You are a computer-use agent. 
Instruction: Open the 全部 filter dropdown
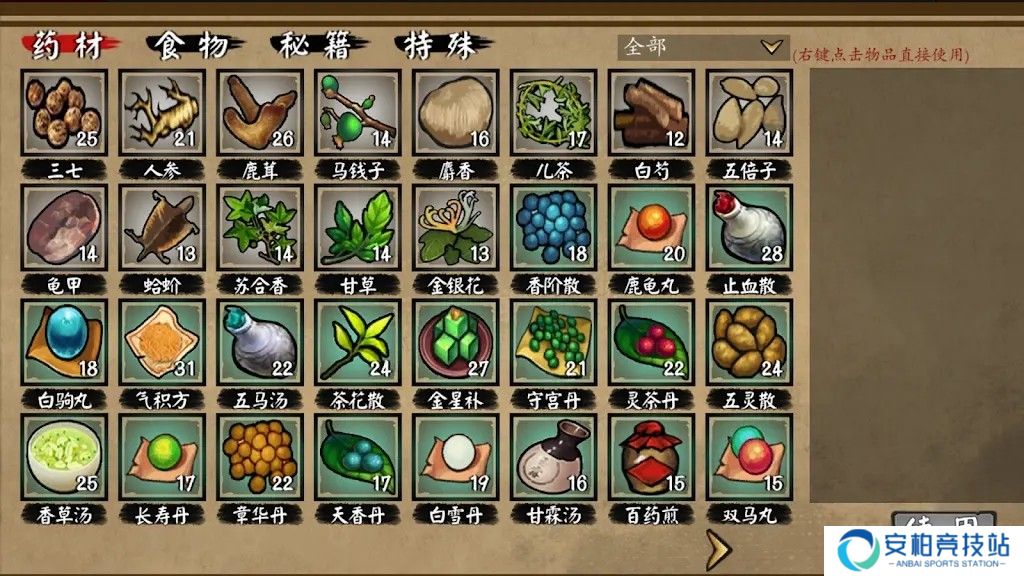(x=703, y=47)
